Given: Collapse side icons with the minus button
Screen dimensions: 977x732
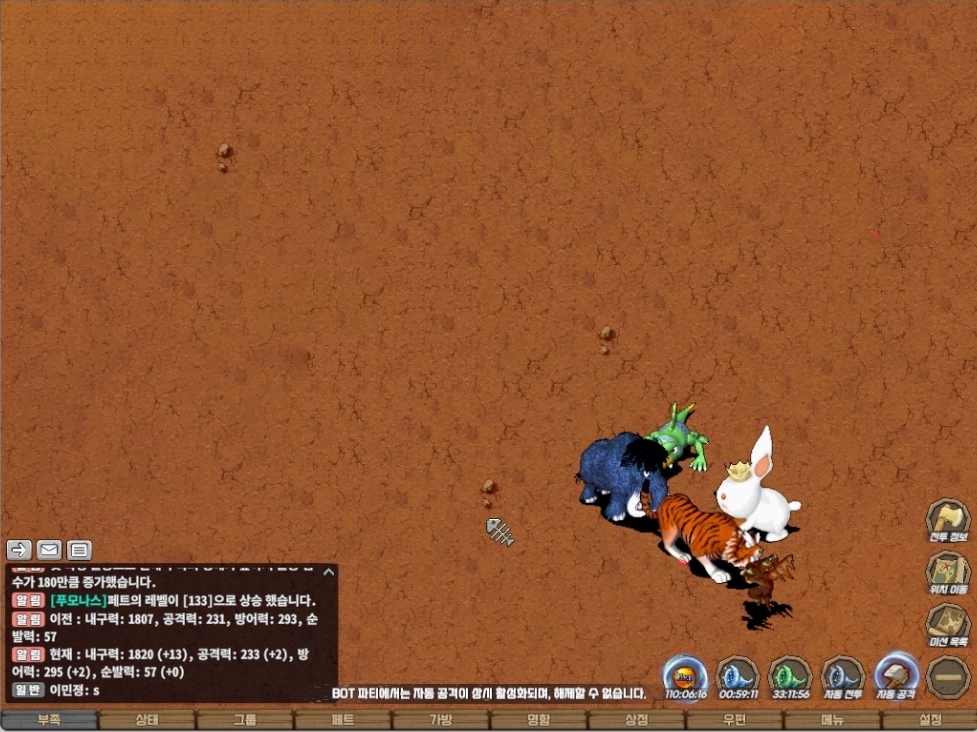Looking at the screenshot, I should click(x=946, y=677).
